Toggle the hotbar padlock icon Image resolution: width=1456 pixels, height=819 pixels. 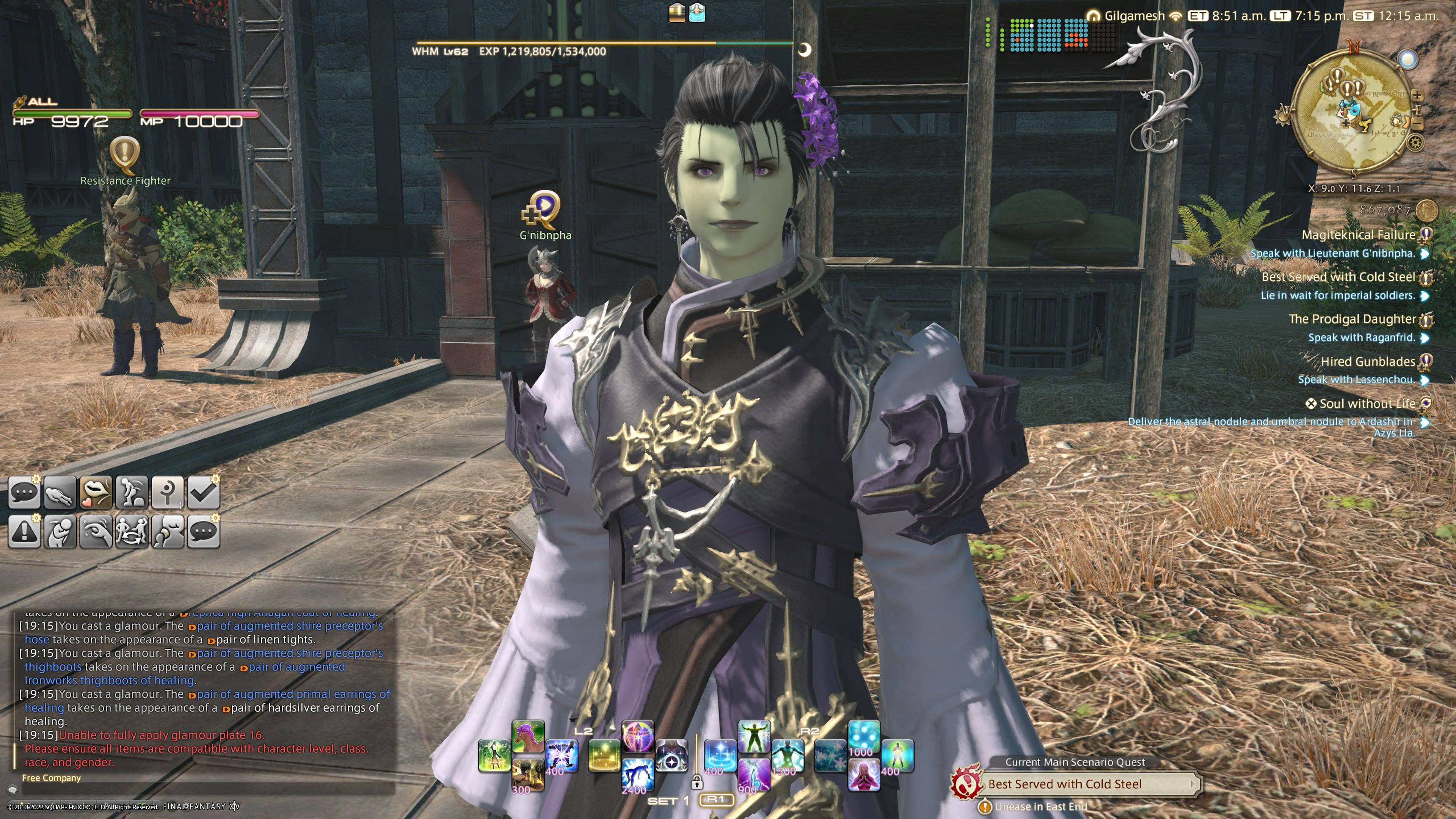(x=697, y=782)
